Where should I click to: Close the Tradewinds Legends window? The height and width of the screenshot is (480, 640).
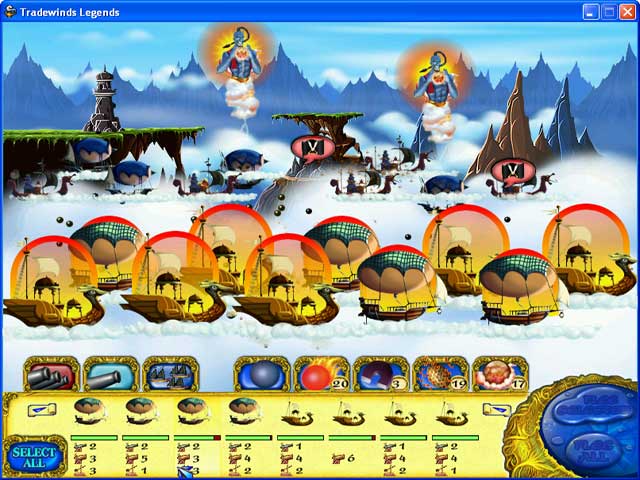pyautogui.click(x=626, y=12)
